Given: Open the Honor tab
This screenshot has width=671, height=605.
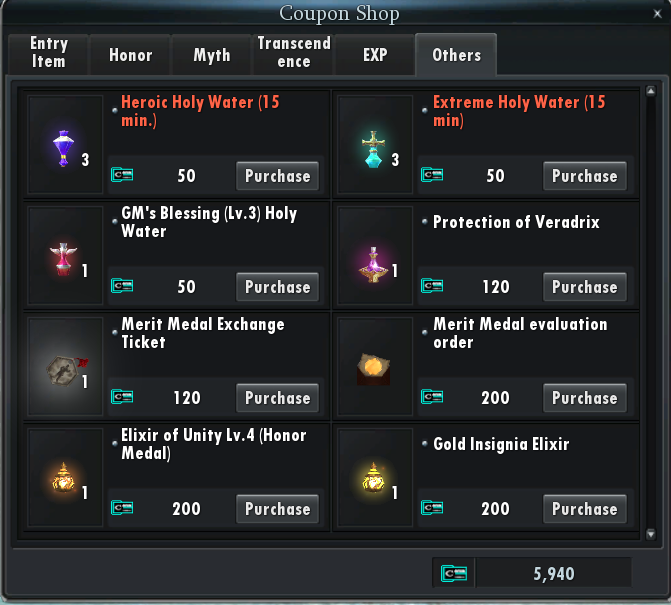Looking at the screenshot, I should click(x=130, y=55).
